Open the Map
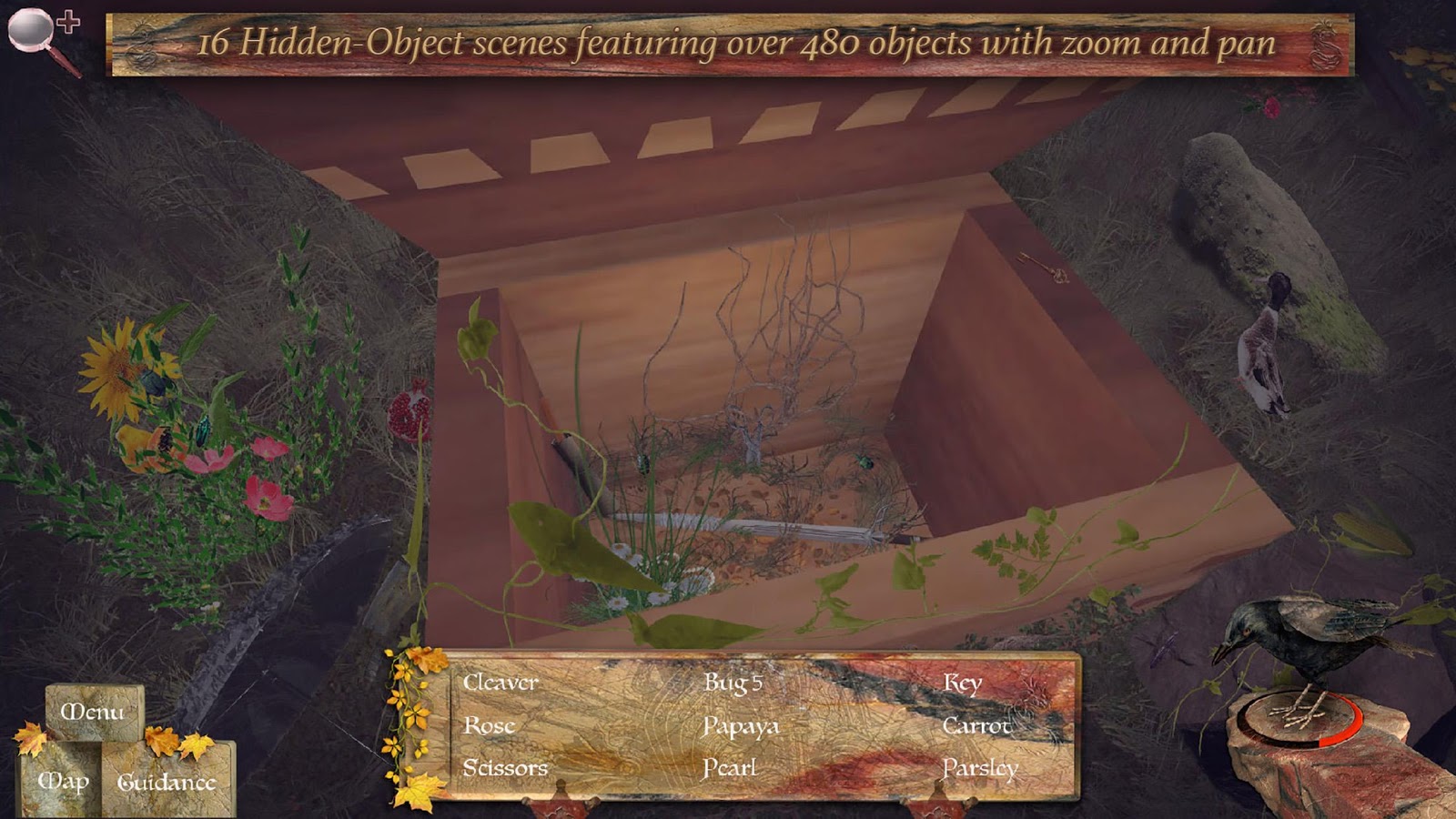Viewport: 1456px width, 819px height. coord(64,780)
